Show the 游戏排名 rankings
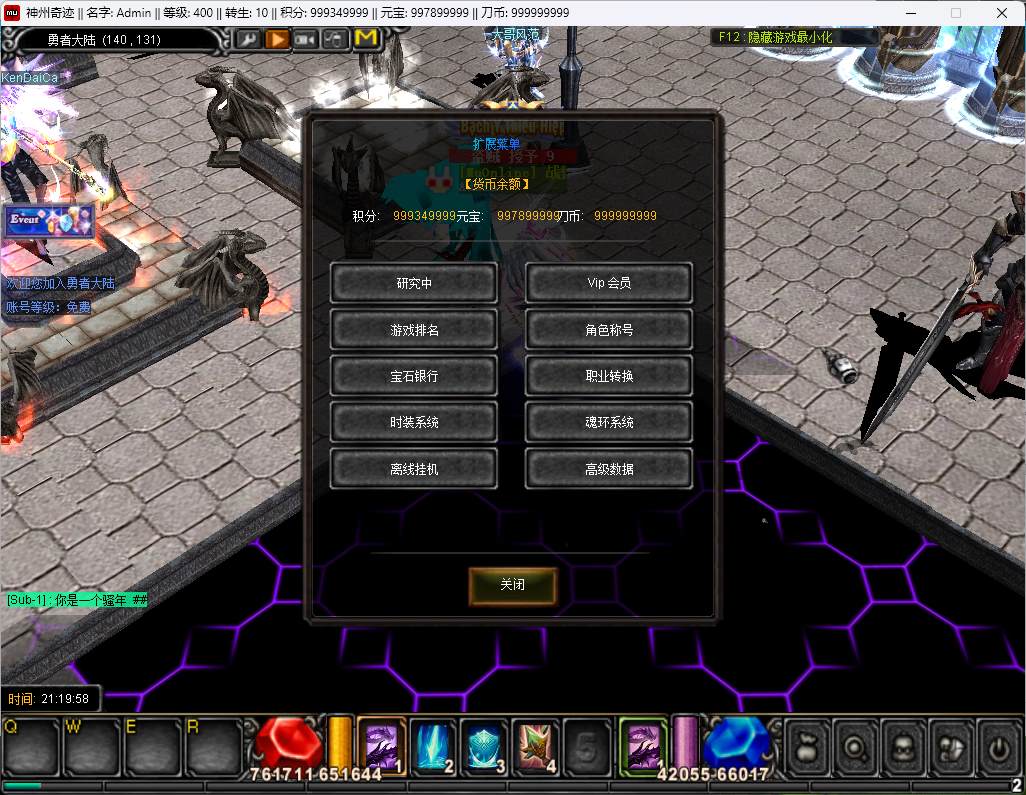The height and width of the screenshot is (795, 1026). coord(413,330)
